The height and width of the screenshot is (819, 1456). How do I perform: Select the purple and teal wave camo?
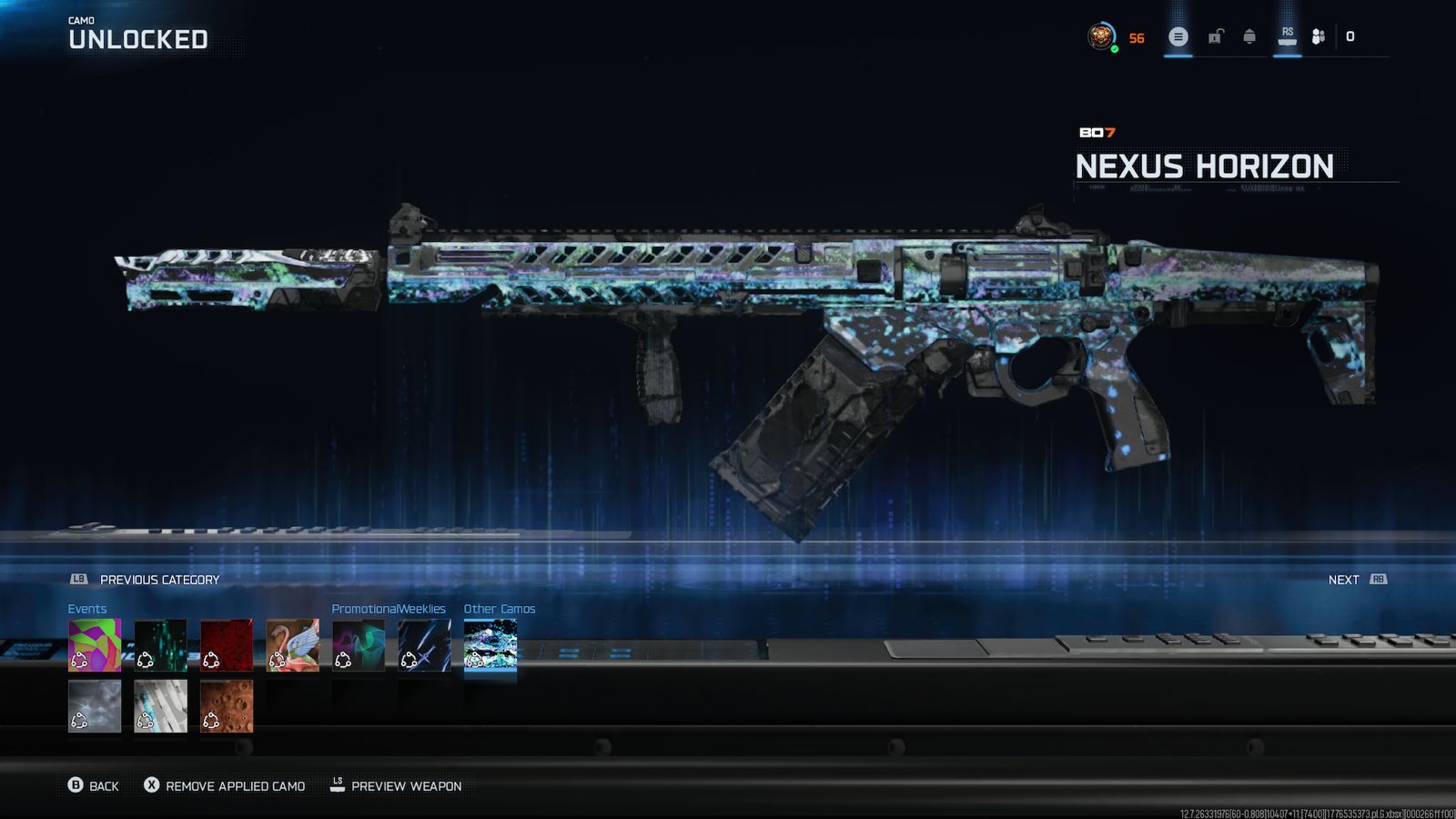(359, 645)
